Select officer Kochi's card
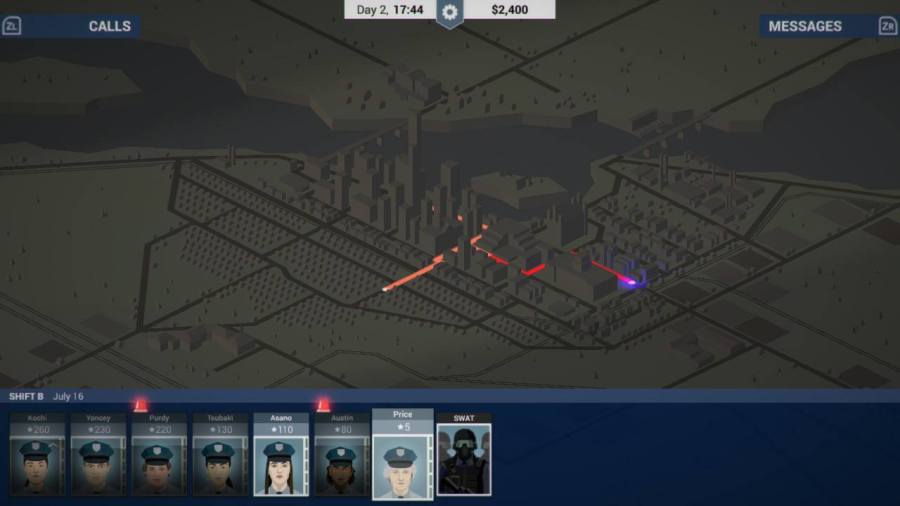 click(37, 455)
